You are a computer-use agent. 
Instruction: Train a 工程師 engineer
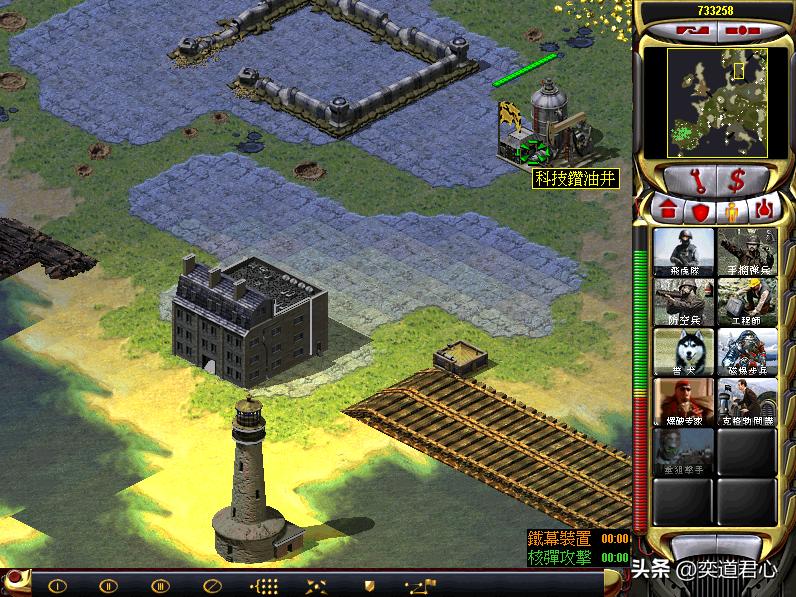pos(747,303)
